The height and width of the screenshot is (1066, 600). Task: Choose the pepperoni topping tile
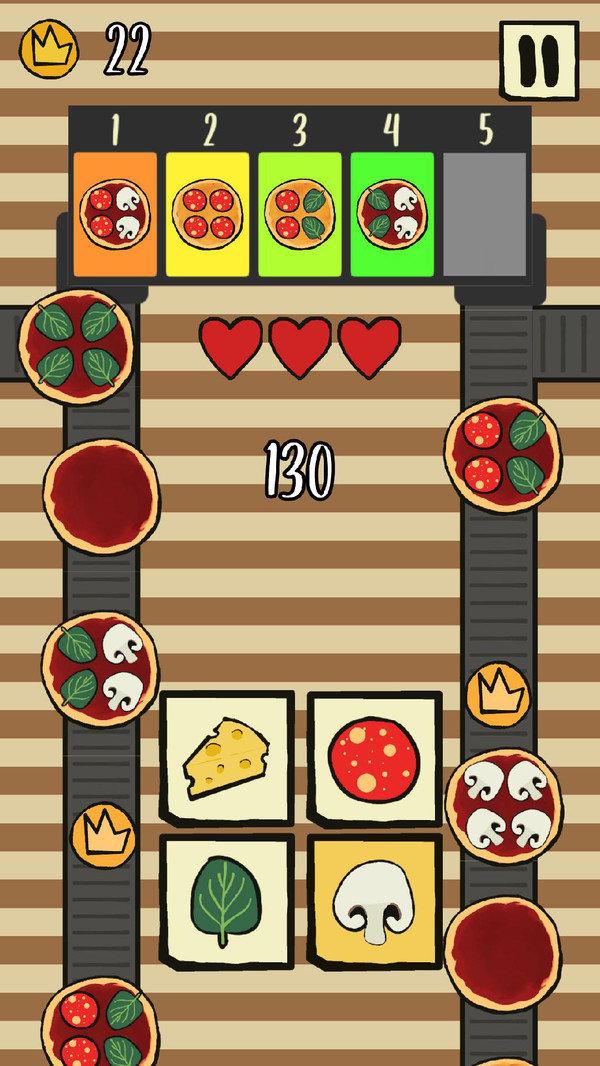tap(374, 758)
